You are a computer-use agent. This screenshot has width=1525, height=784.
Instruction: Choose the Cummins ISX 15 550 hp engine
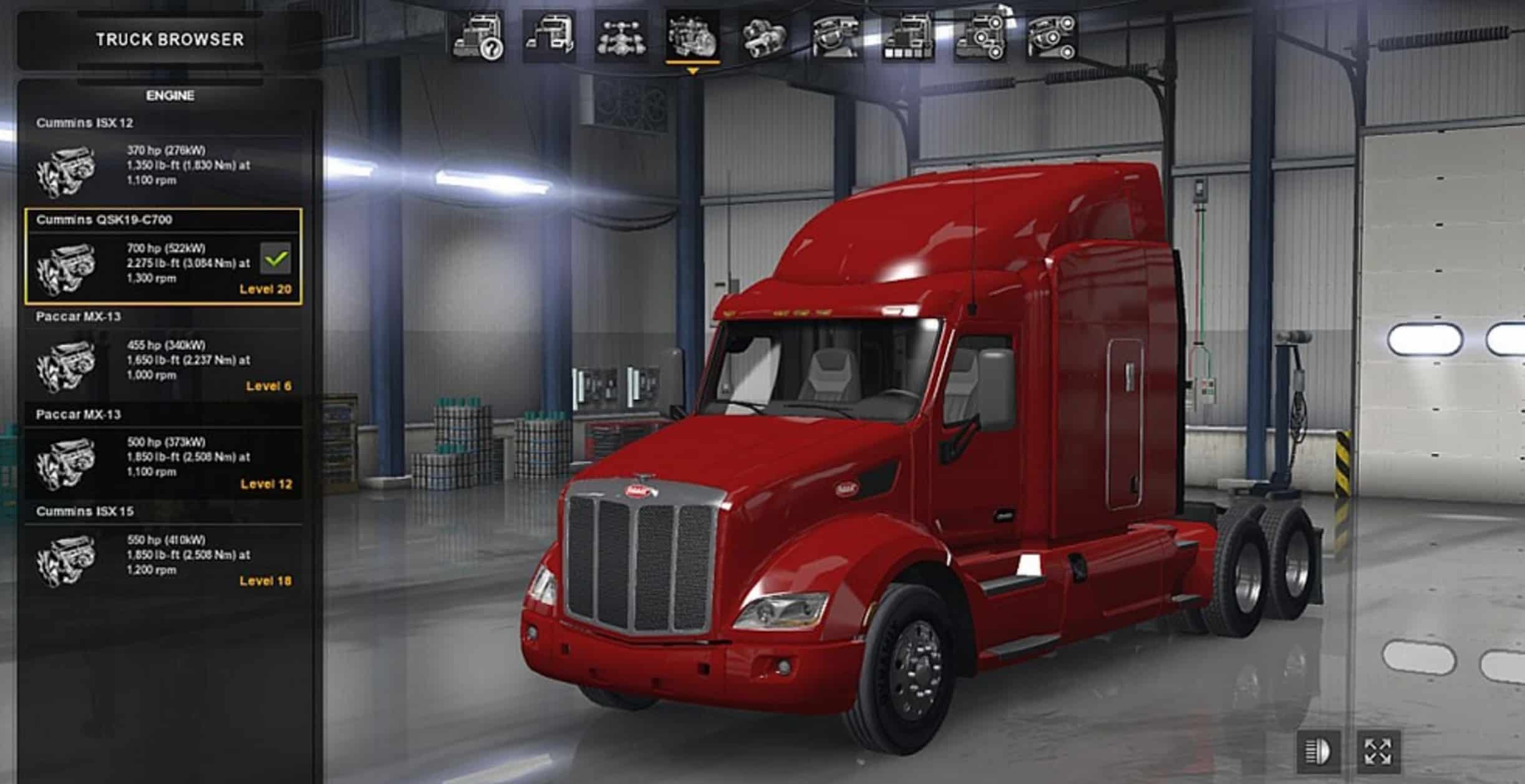click(163, 556)
